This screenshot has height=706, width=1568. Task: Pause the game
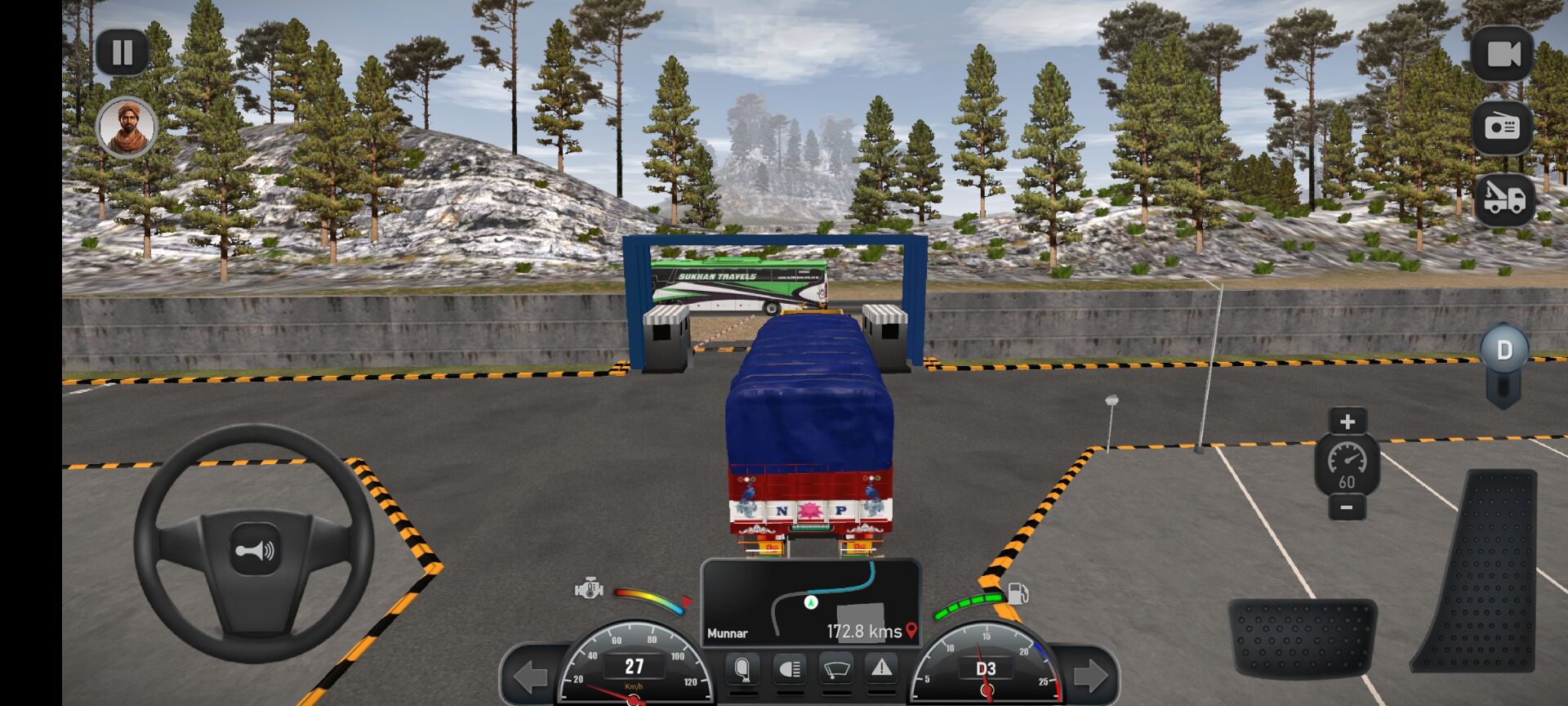(x=122, y=53)
